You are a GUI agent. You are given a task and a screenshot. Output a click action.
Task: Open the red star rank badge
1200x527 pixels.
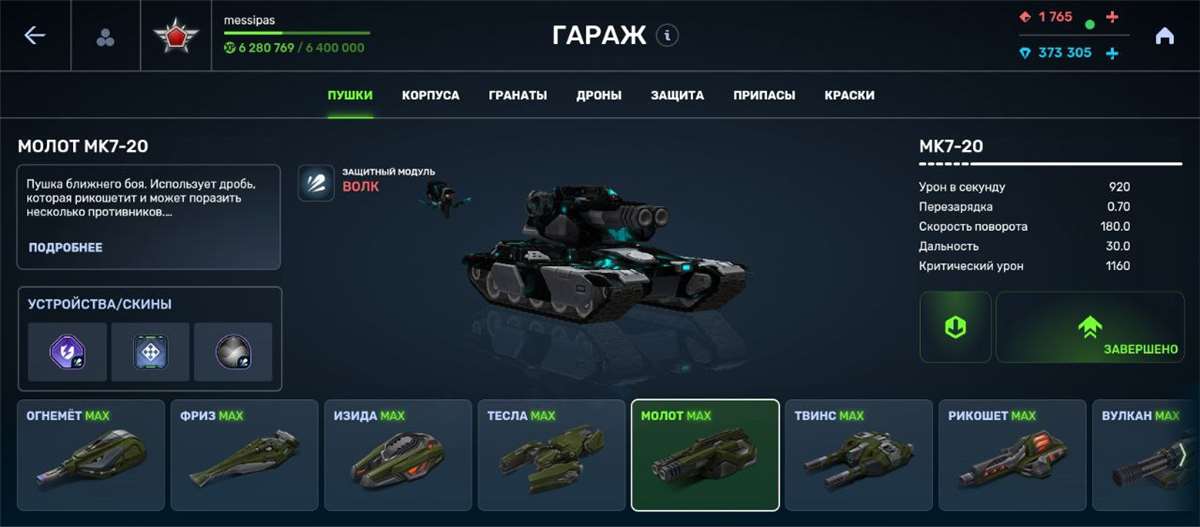click(x=176, y=37)
